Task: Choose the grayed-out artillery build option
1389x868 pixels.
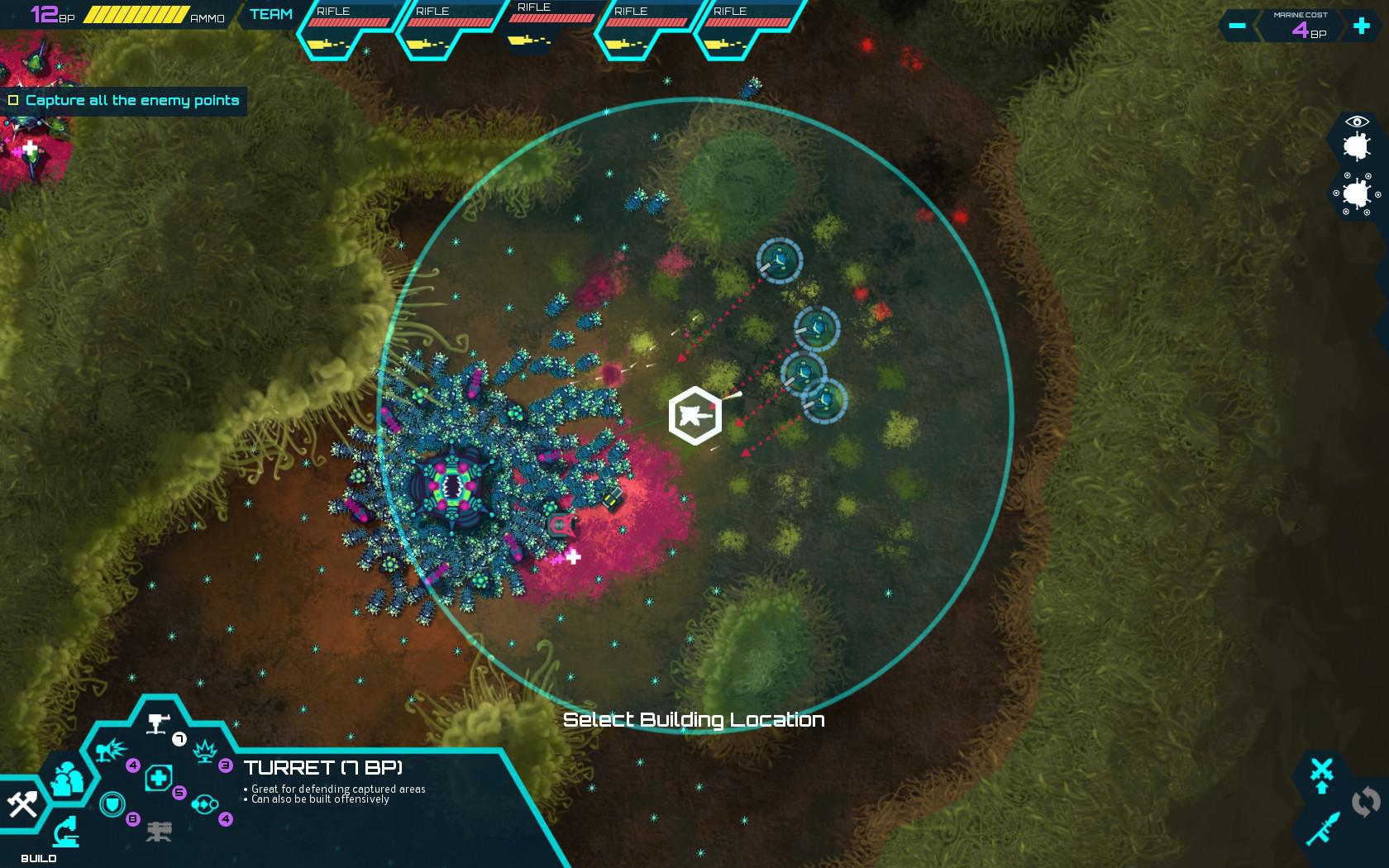Action: tap(160, 832)
